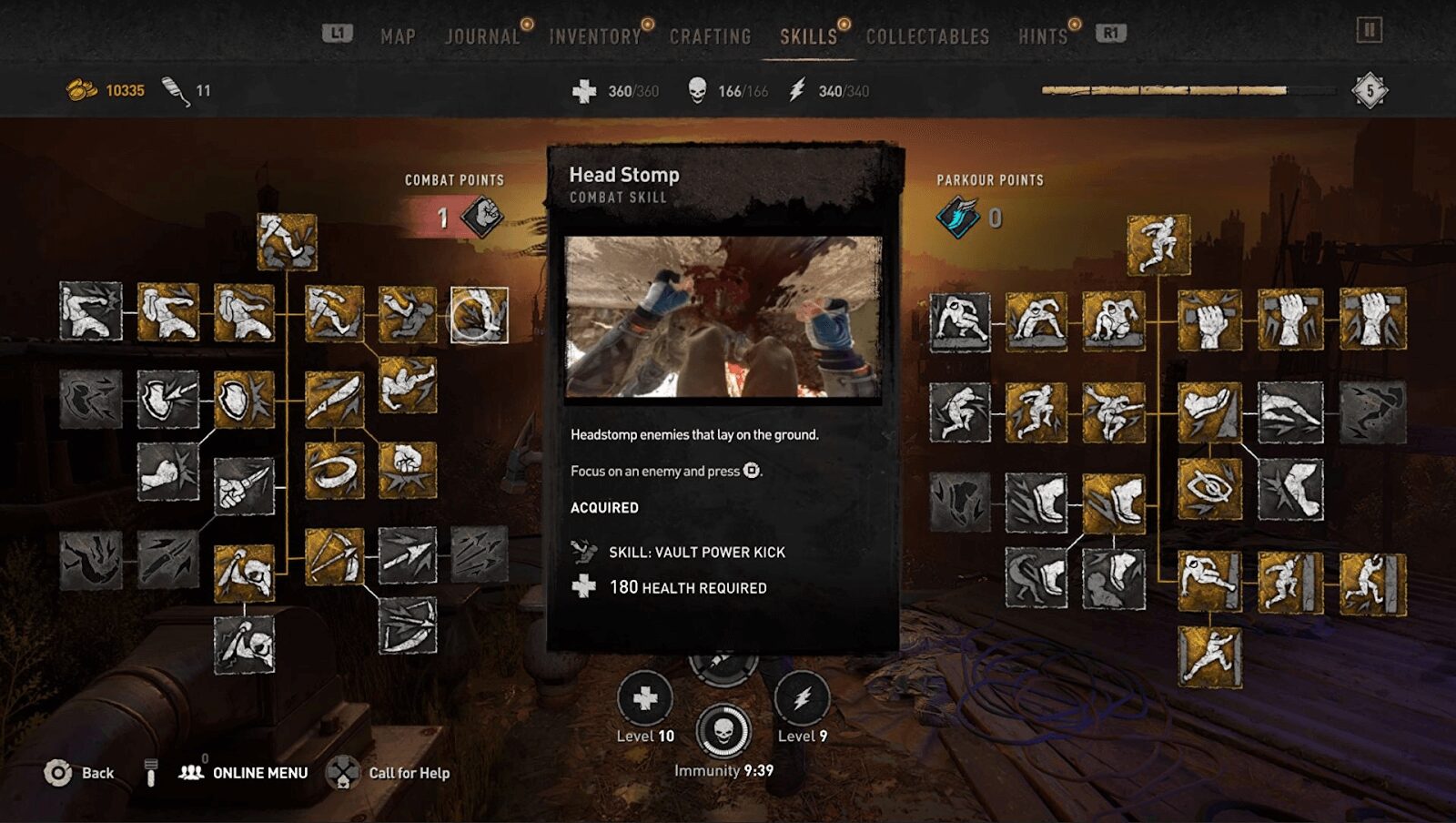This screenshot has height=823, width=1456.
Task: Select the Skills tab
Action: [808, 36]
